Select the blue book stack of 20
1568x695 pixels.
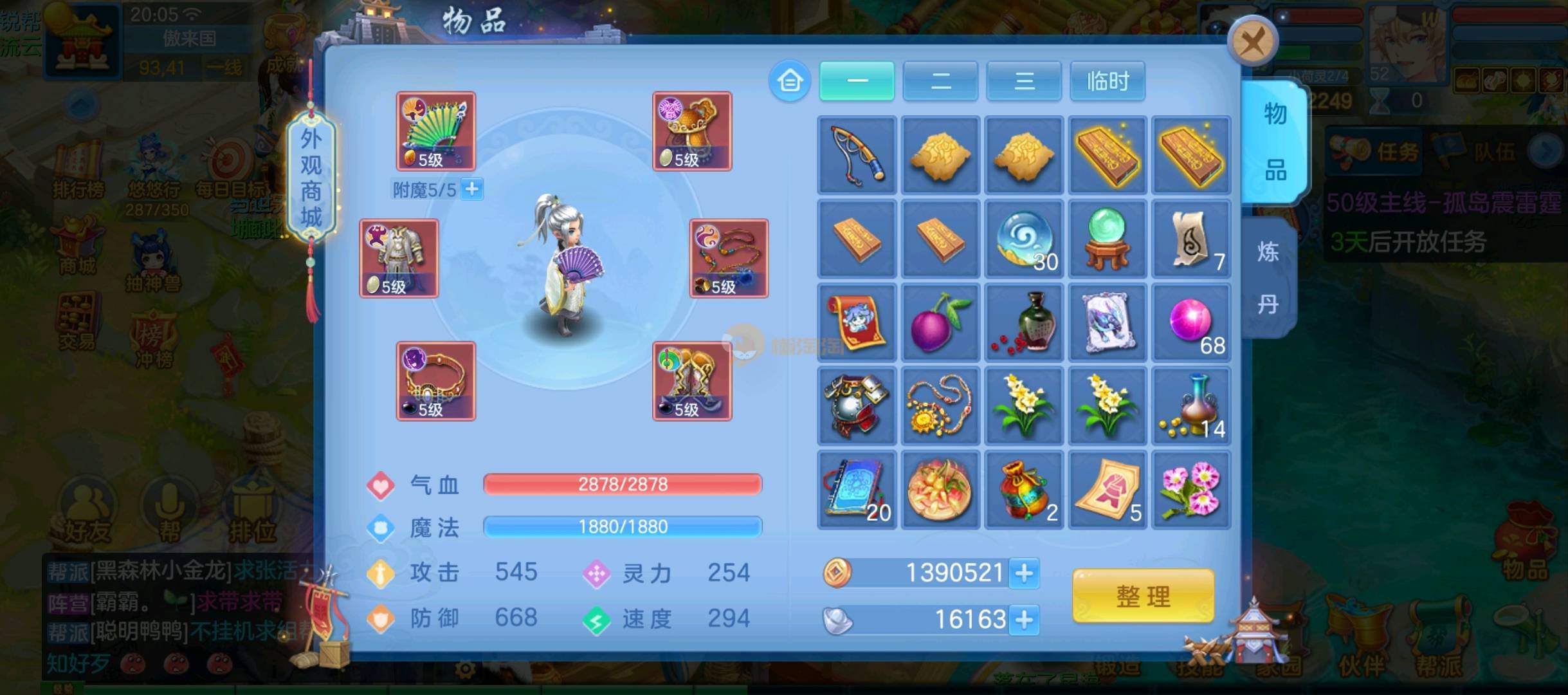coord(857,490)
